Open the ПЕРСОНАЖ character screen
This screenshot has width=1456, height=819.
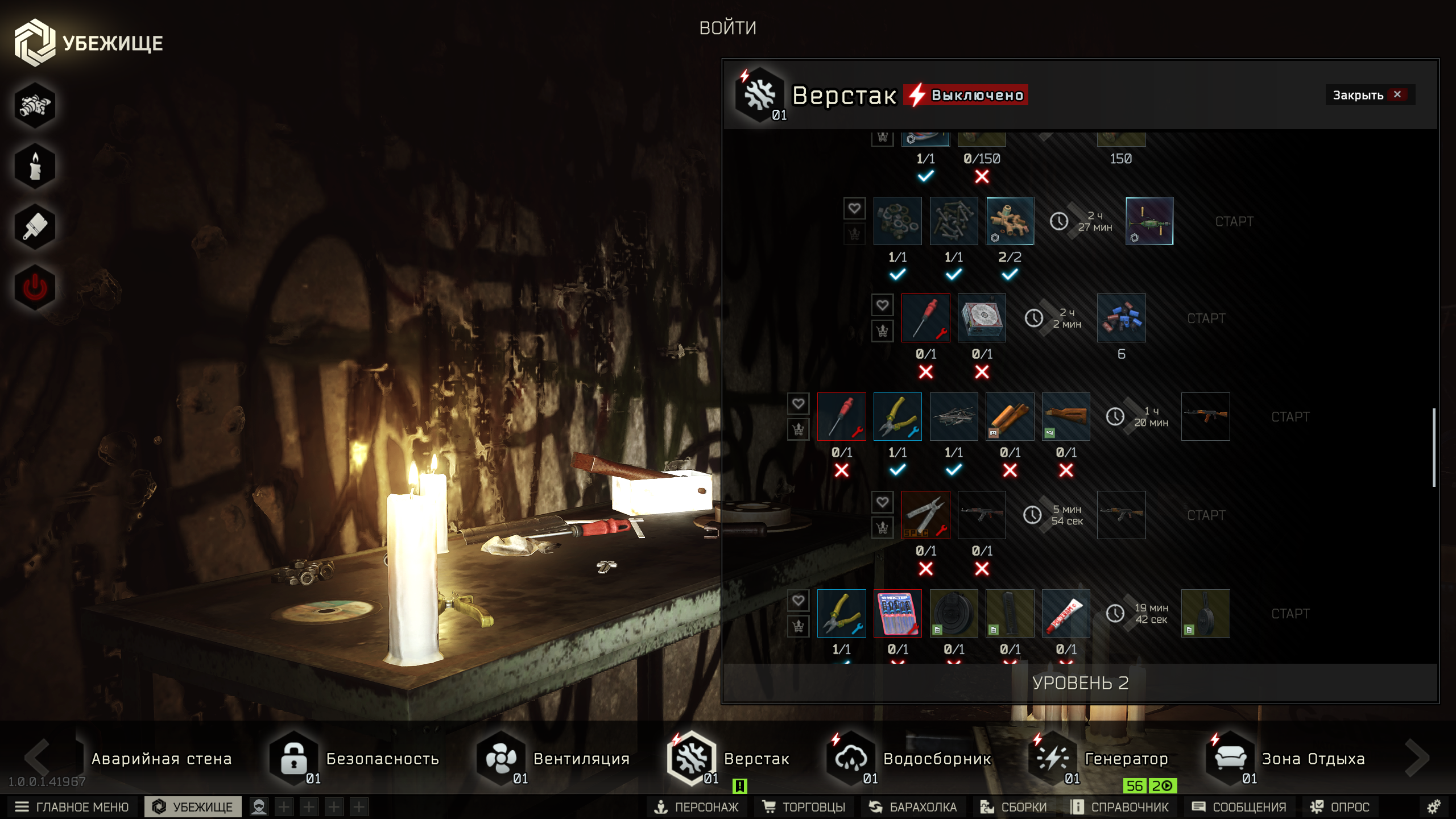click(696, 806)
